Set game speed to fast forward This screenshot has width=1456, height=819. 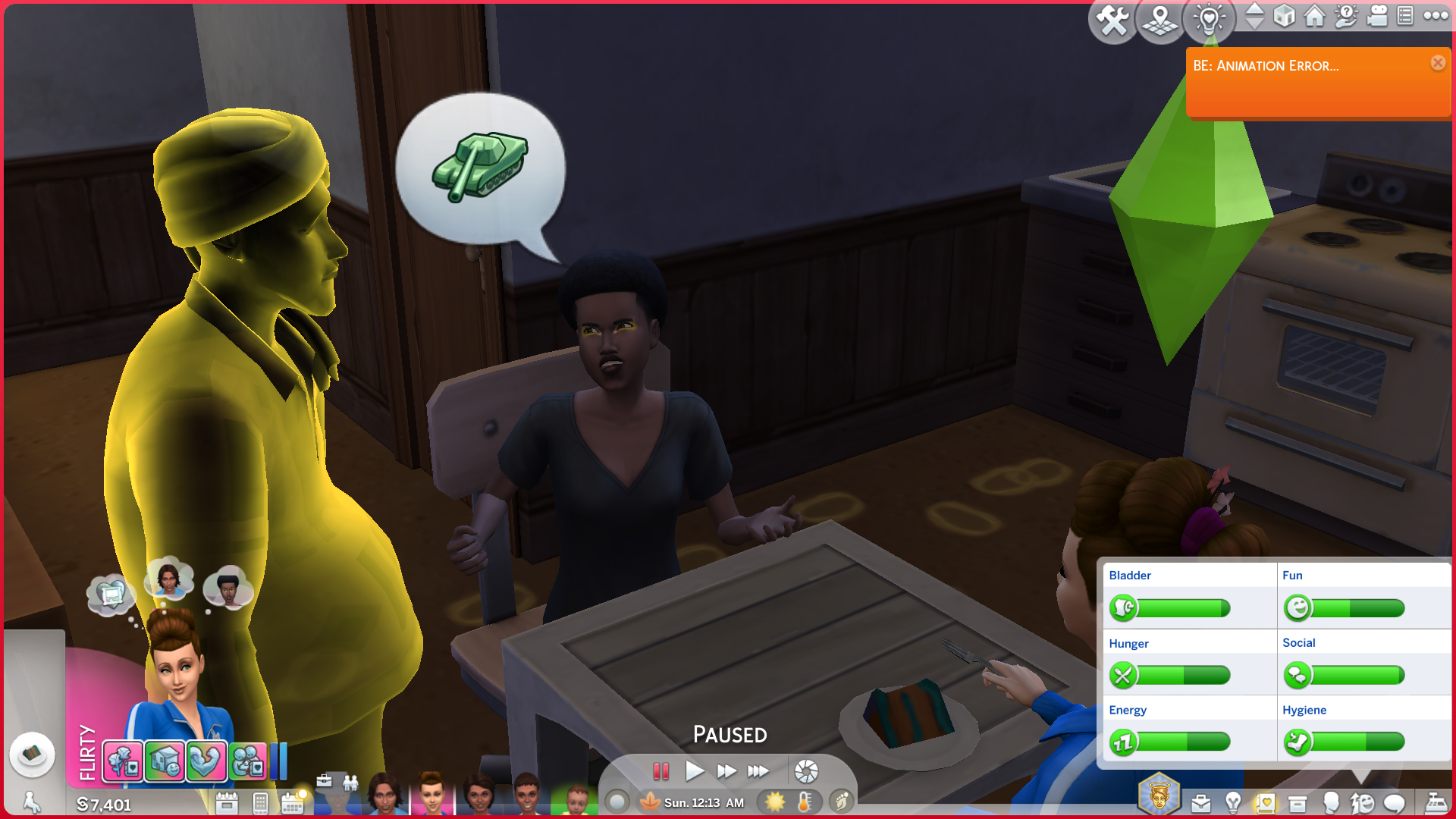point(726,772)
